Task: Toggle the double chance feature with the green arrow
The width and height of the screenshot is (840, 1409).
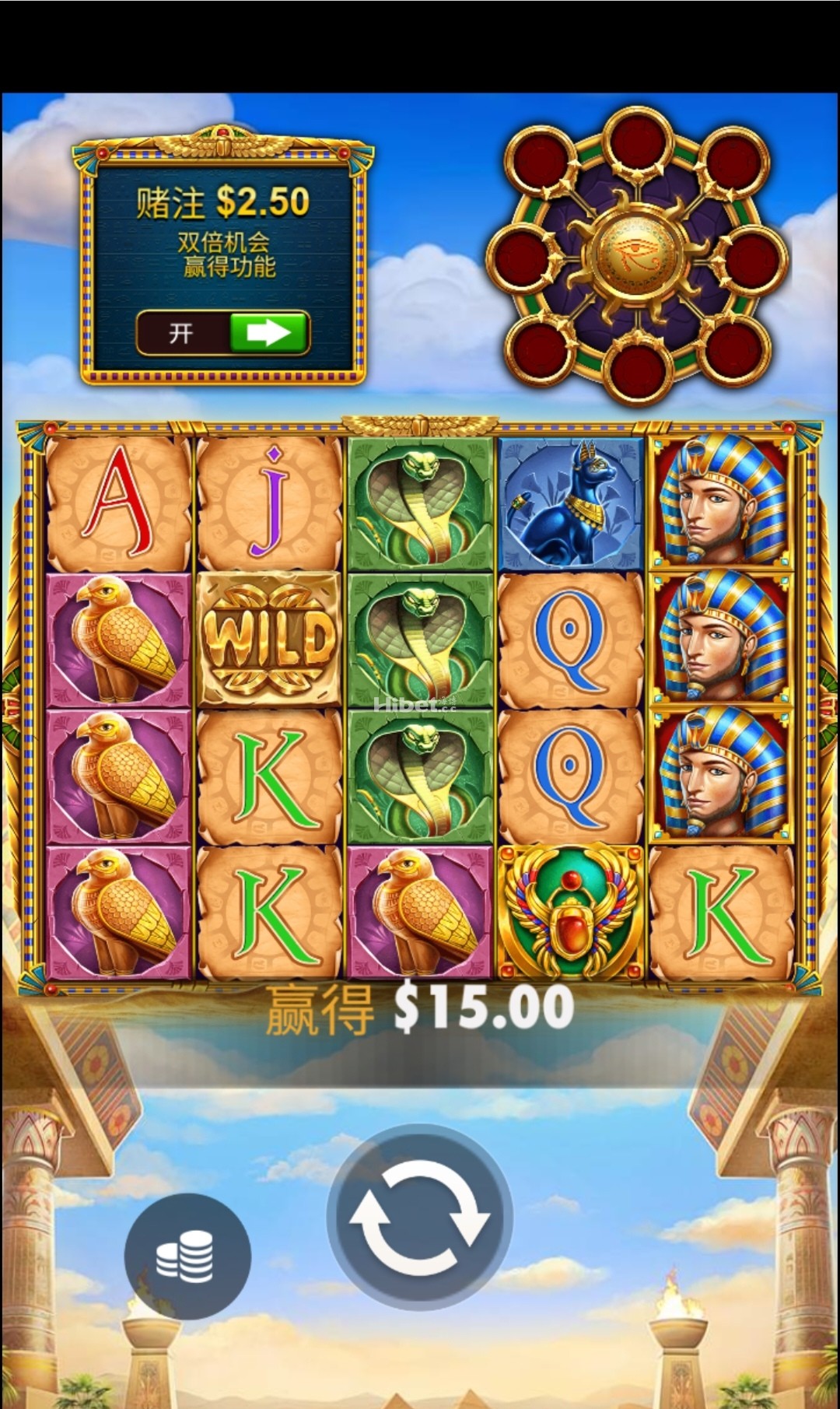Action: (x=268, y=334)
